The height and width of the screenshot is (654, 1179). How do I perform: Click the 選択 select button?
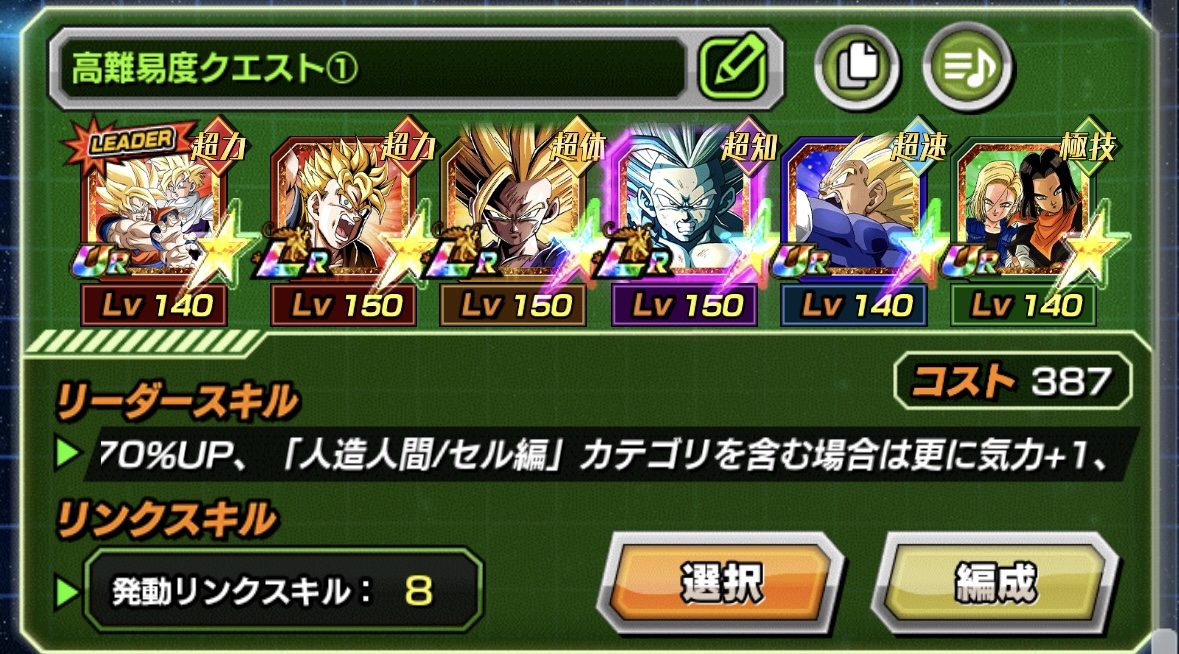[x=721, y=581]
